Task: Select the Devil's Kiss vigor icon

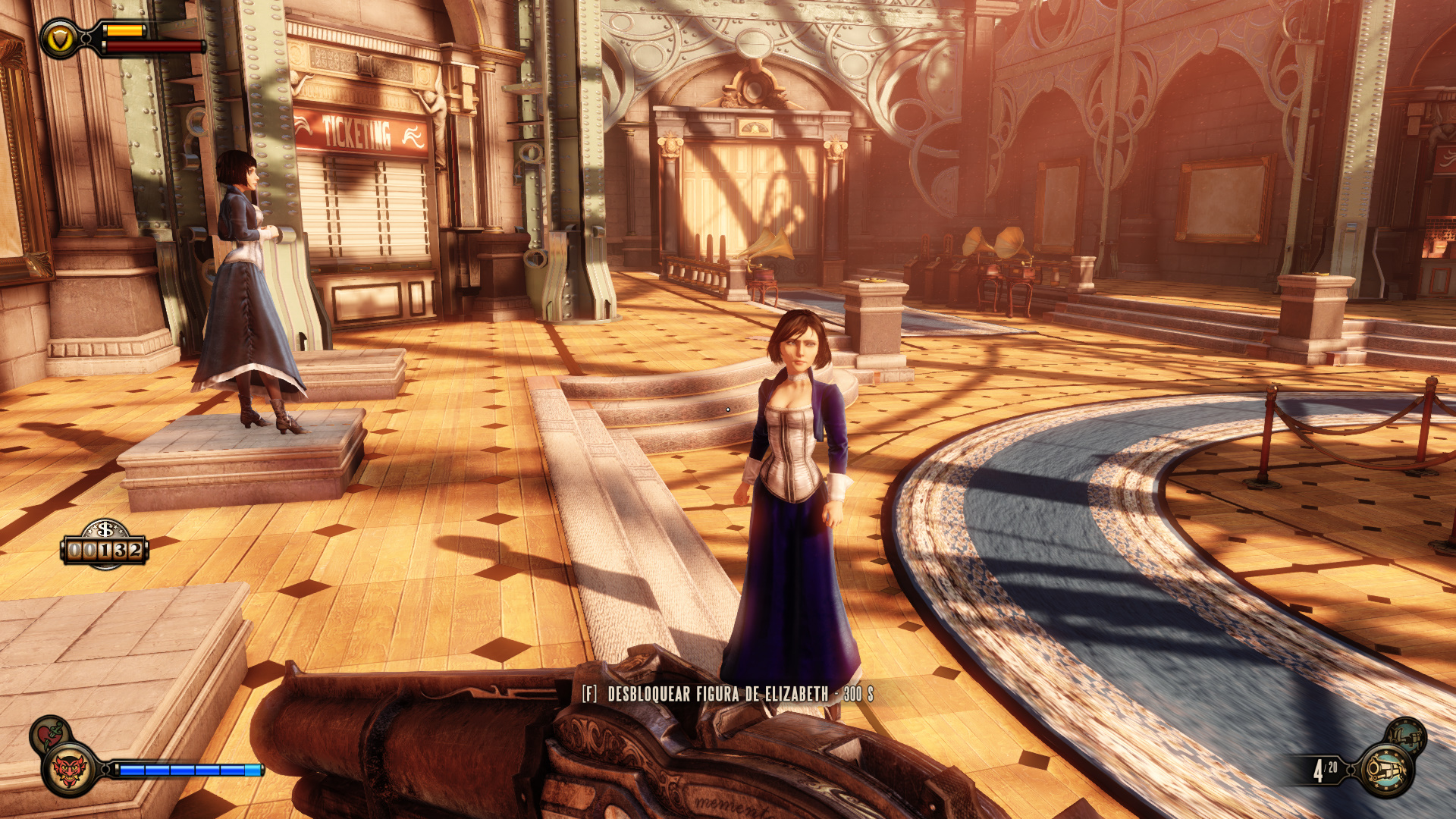Action: point(69,770)
